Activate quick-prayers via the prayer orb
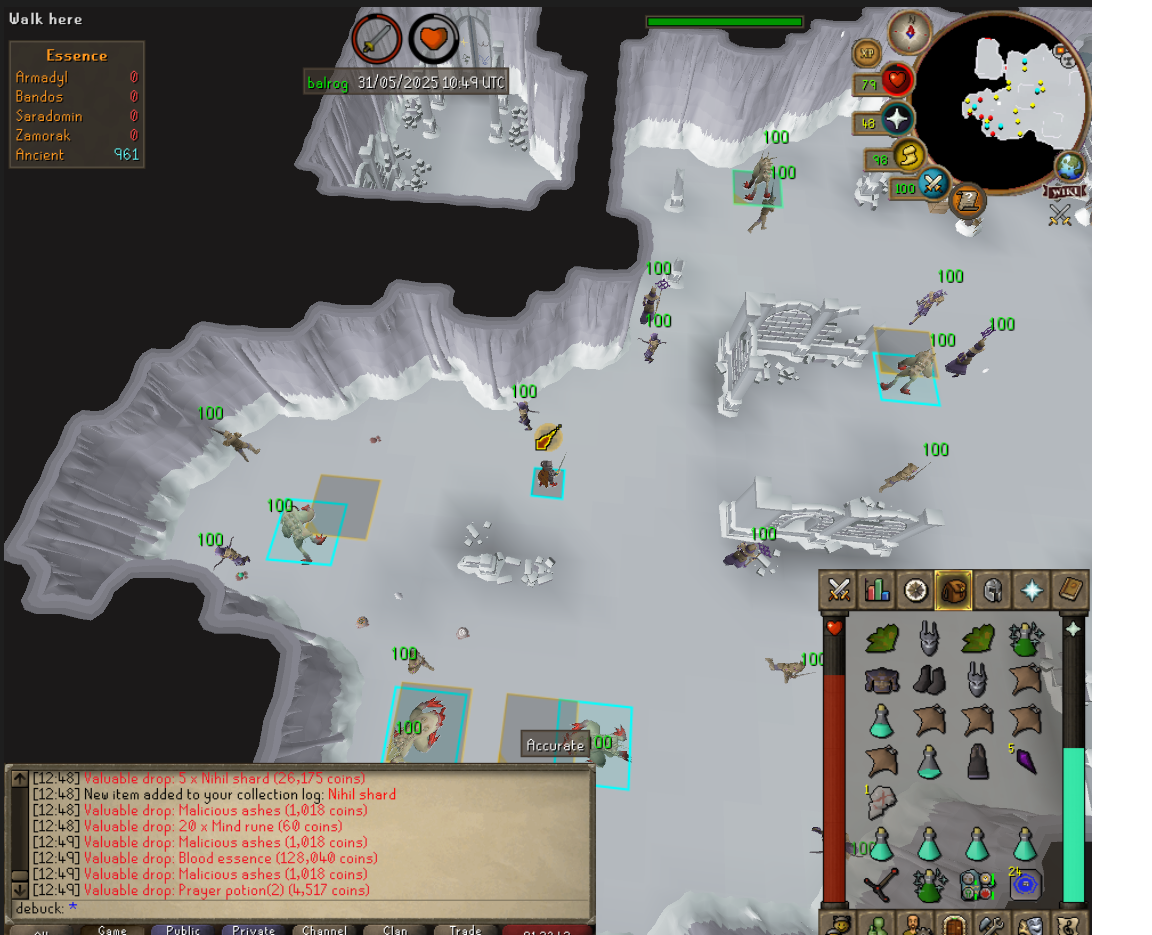1152x935 pixels. click(896, 120)
